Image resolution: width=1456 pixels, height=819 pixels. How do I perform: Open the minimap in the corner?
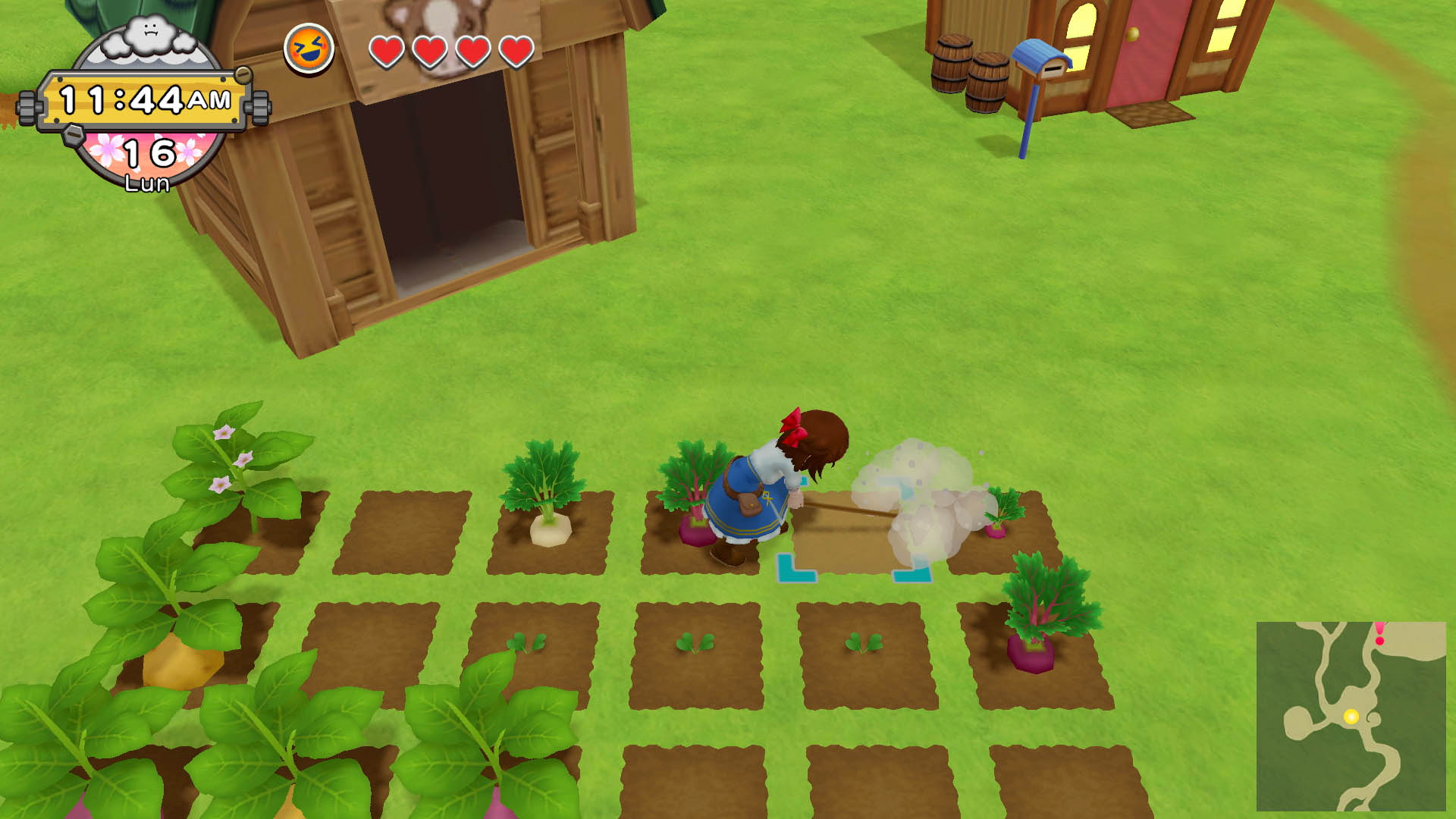click(x=1351, y=716)
